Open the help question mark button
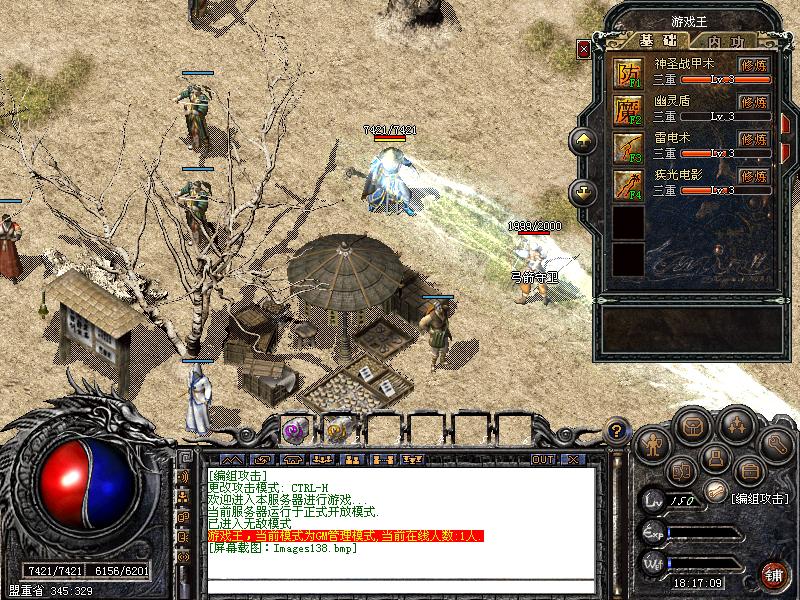The image size is (800, 600). point(618,431)
